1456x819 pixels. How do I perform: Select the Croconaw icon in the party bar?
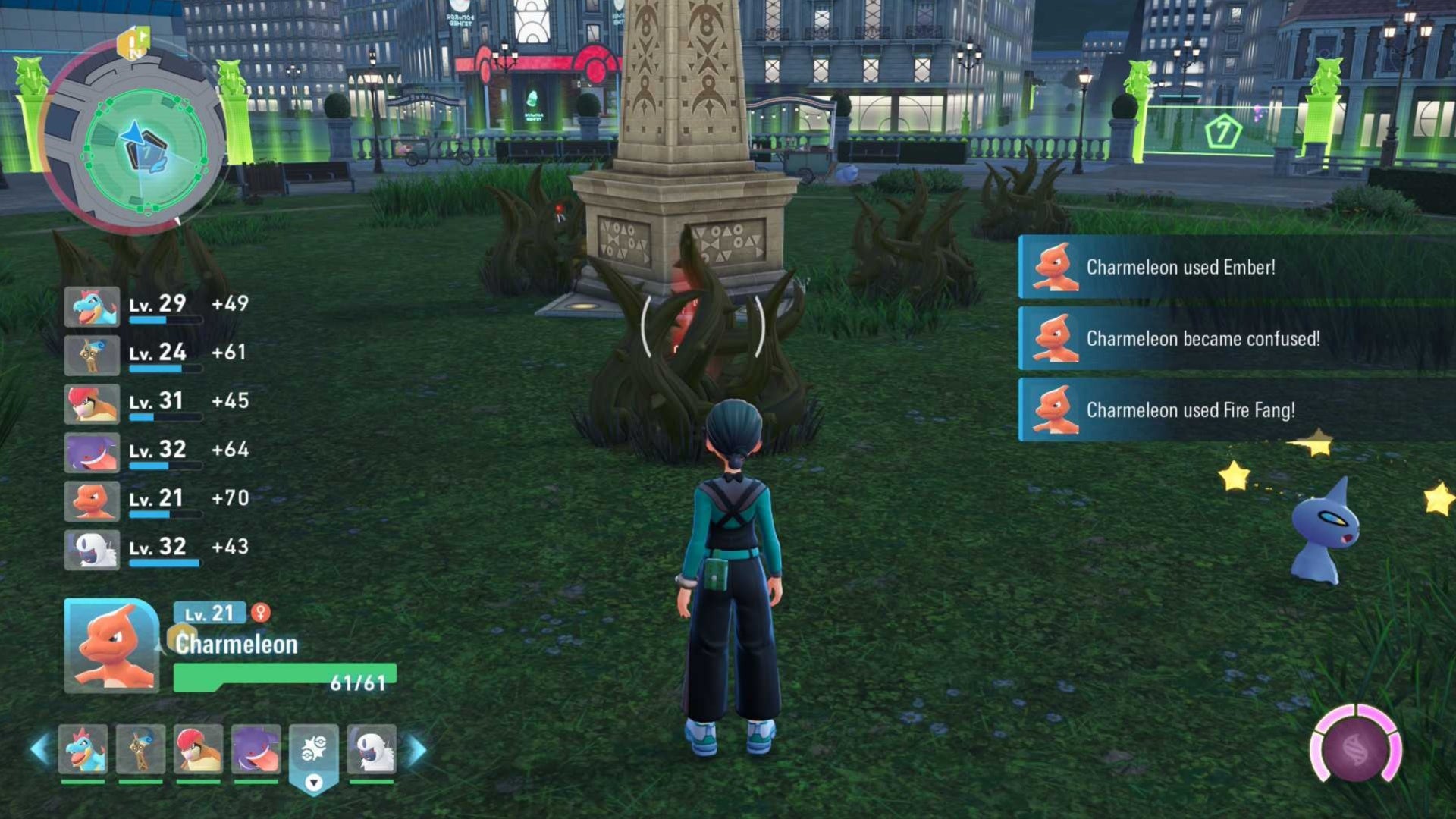(x=83, y=749)
